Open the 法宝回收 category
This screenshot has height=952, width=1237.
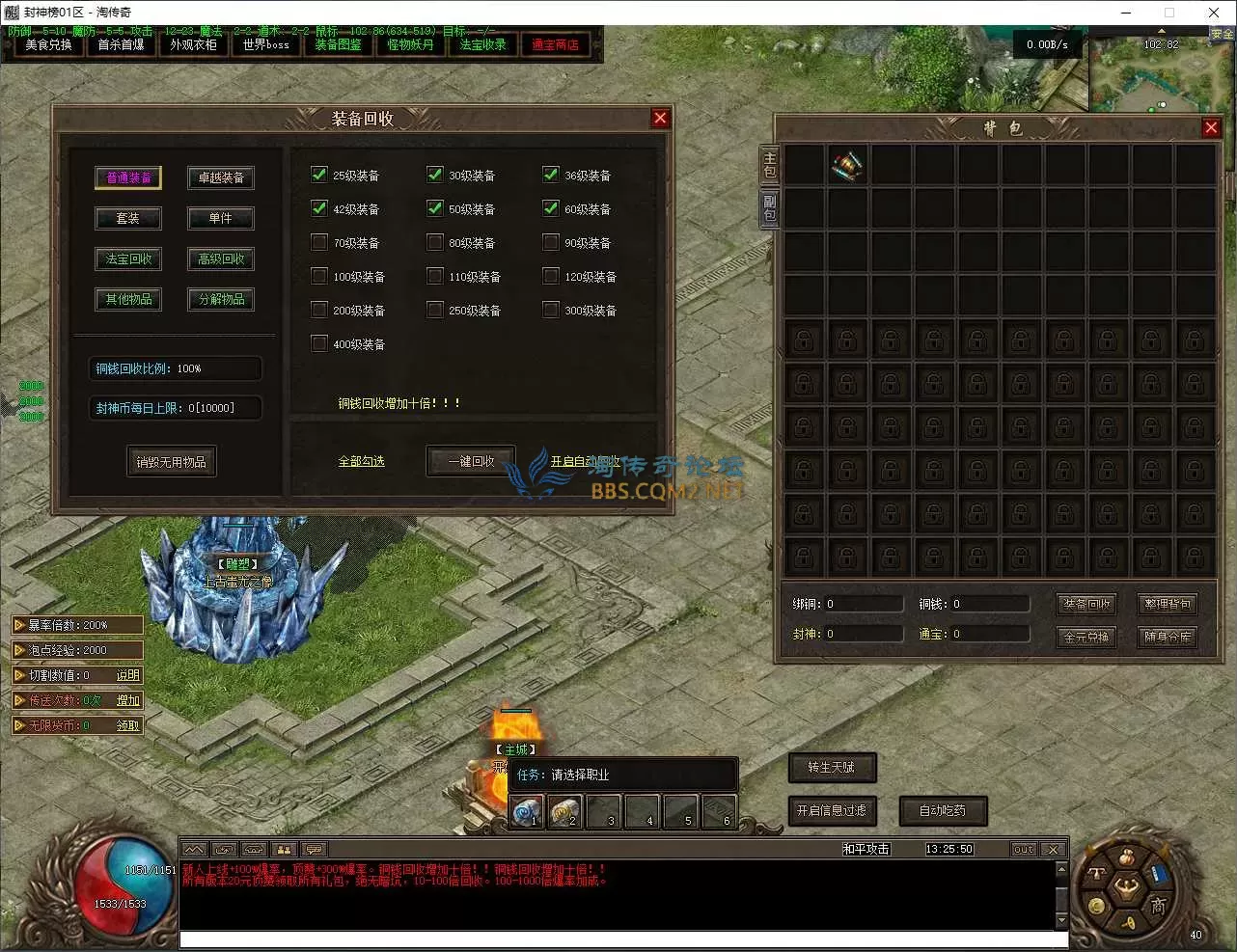128,258
